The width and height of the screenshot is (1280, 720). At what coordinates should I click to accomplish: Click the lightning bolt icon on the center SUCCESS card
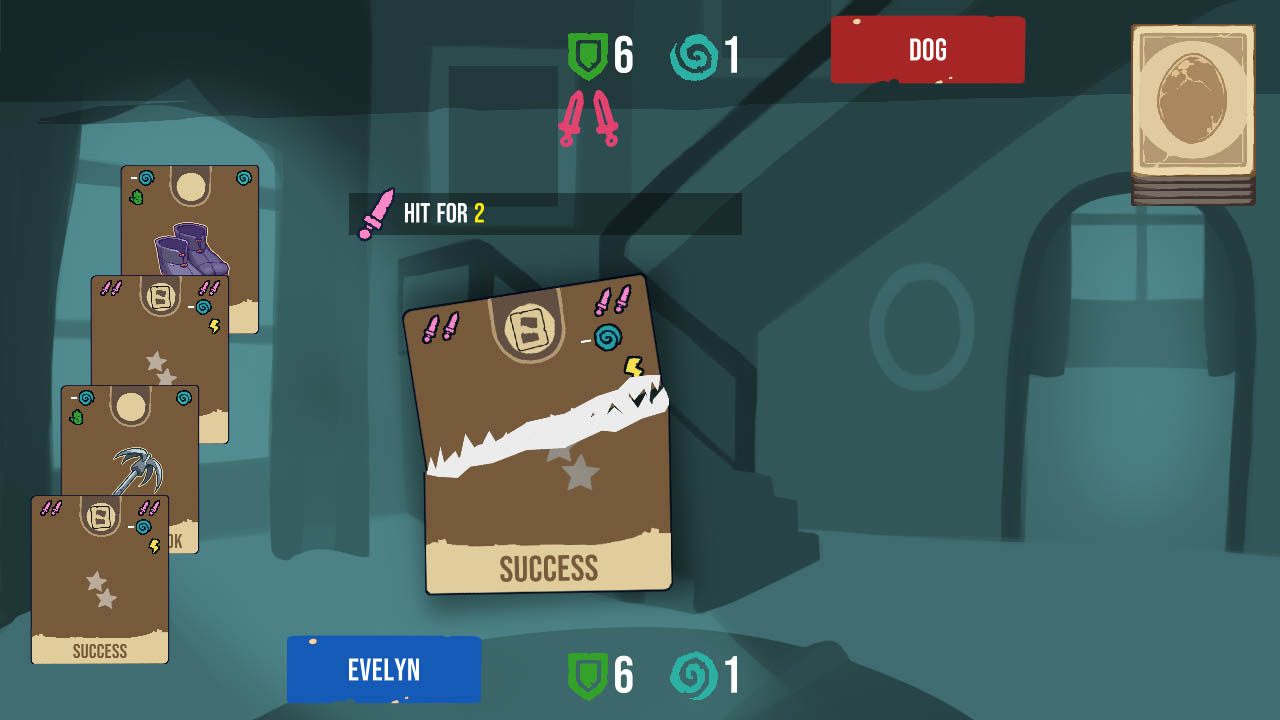632,366
